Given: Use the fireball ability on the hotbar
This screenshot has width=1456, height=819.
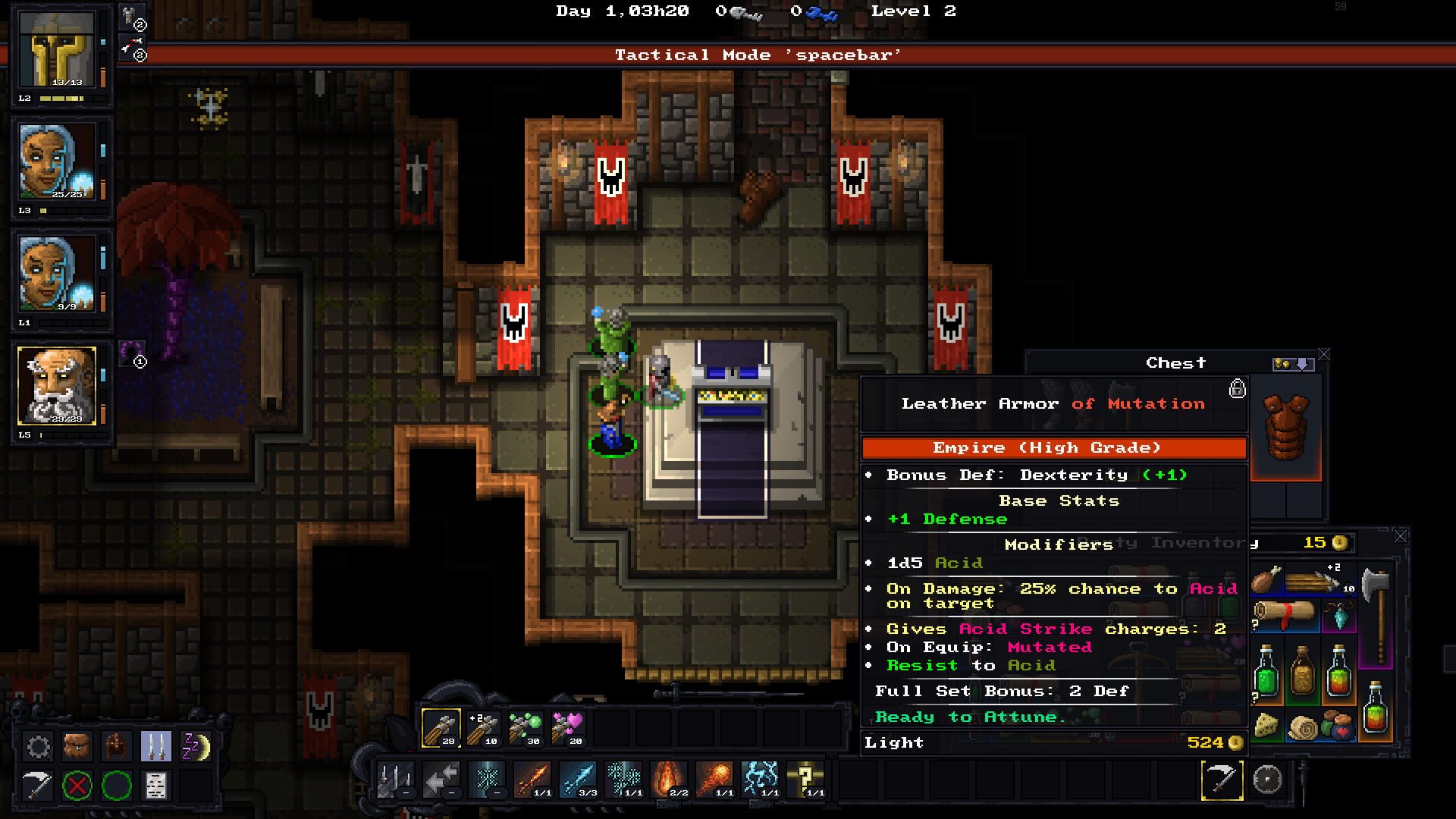Looking at the screenshot, I should tap(715, 779).
